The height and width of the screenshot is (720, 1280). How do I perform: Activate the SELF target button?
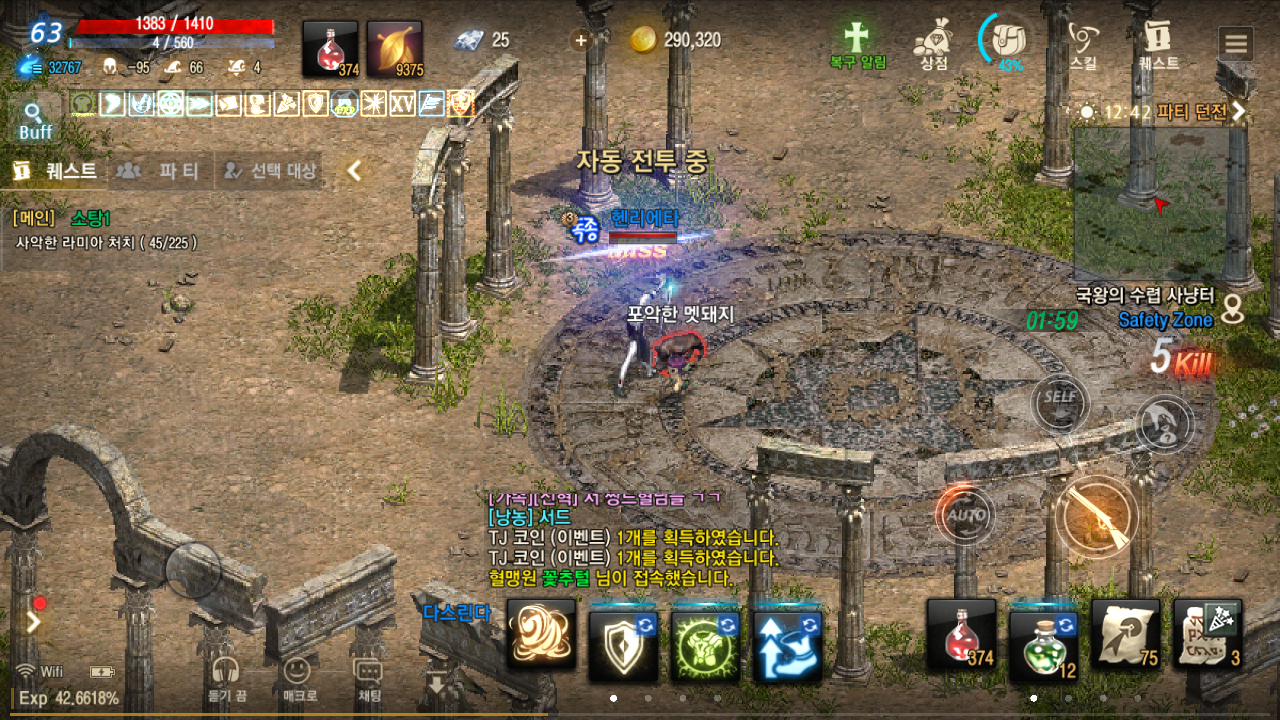[x=1060, y=396]
